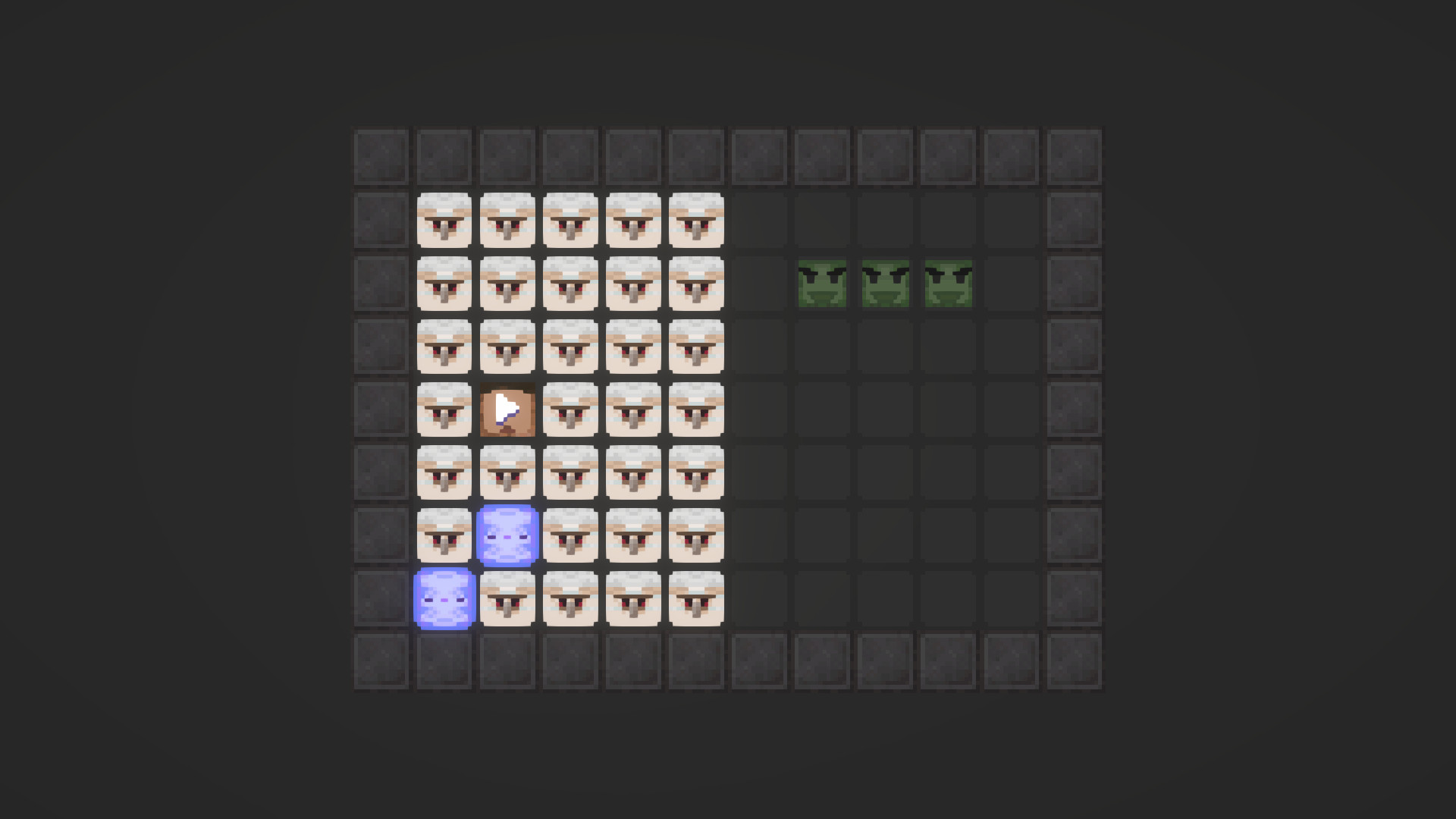Select the blue ghost next to the sheep flock
1456x819 pixels.
507,535
